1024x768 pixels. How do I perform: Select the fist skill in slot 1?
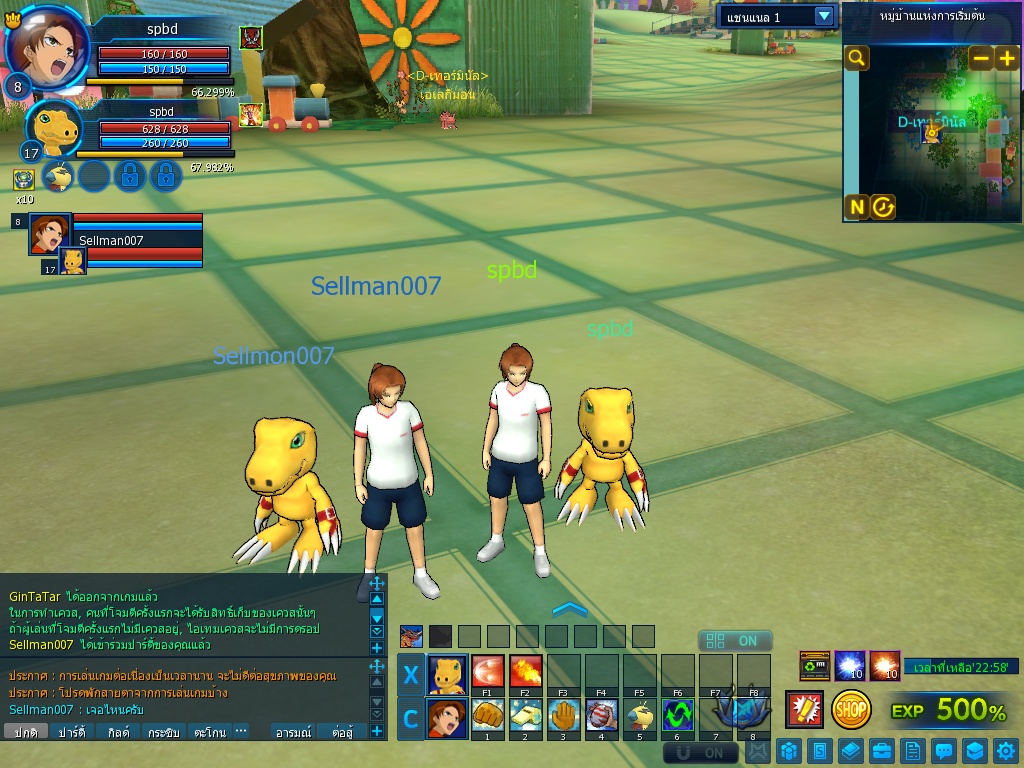pyautogui.click(x=487, y=716)
